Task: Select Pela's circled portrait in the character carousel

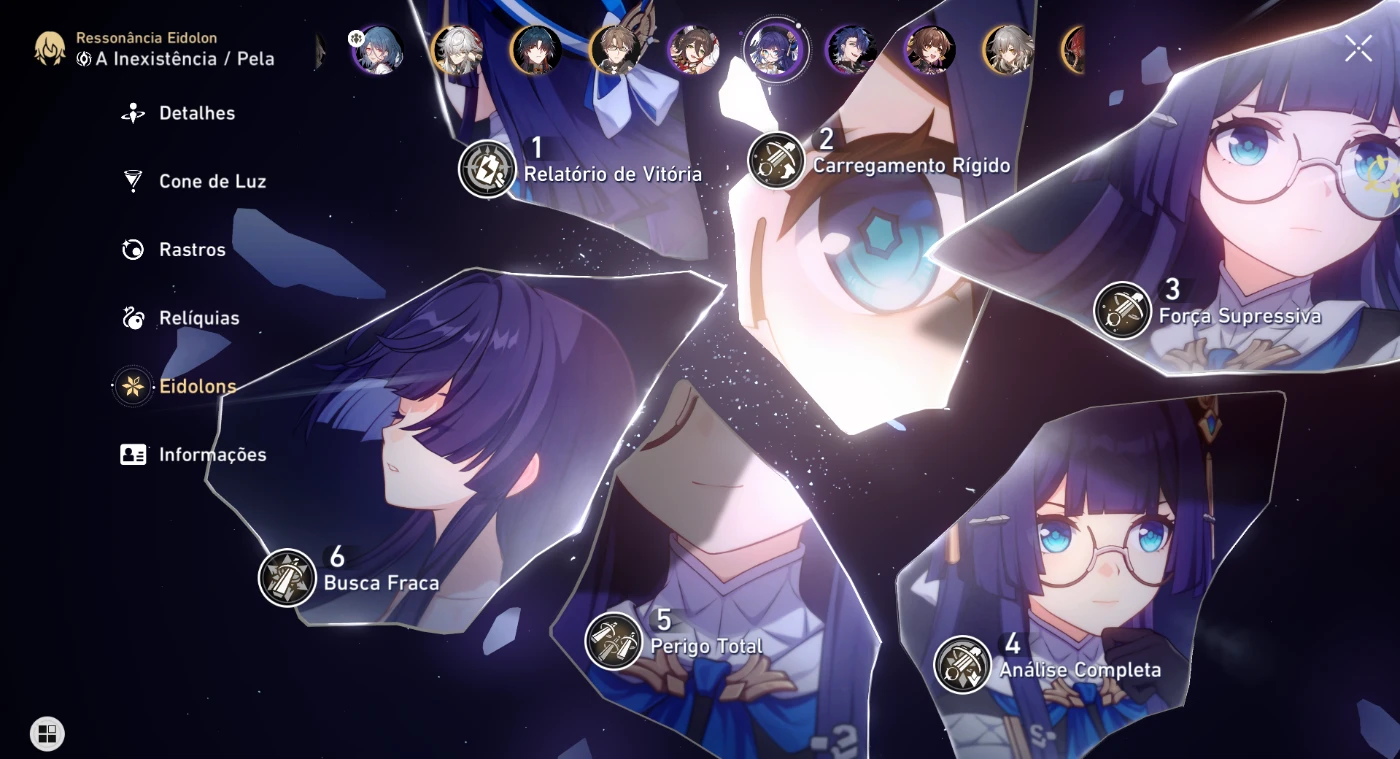Action: click(x=777, y=50)
